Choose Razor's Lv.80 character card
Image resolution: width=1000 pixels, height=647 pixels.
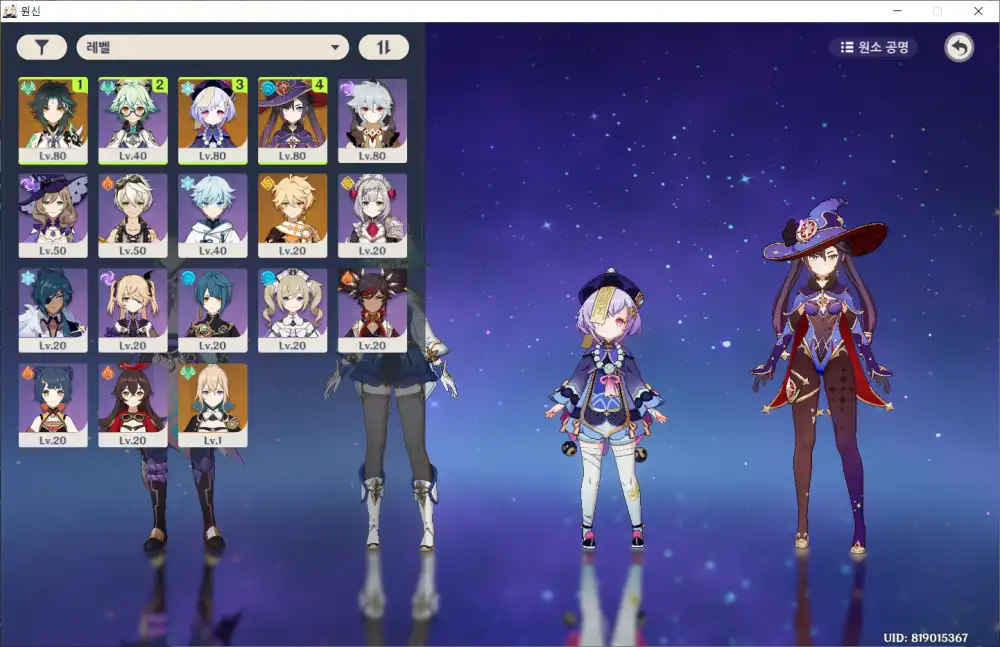pos(373,120)
